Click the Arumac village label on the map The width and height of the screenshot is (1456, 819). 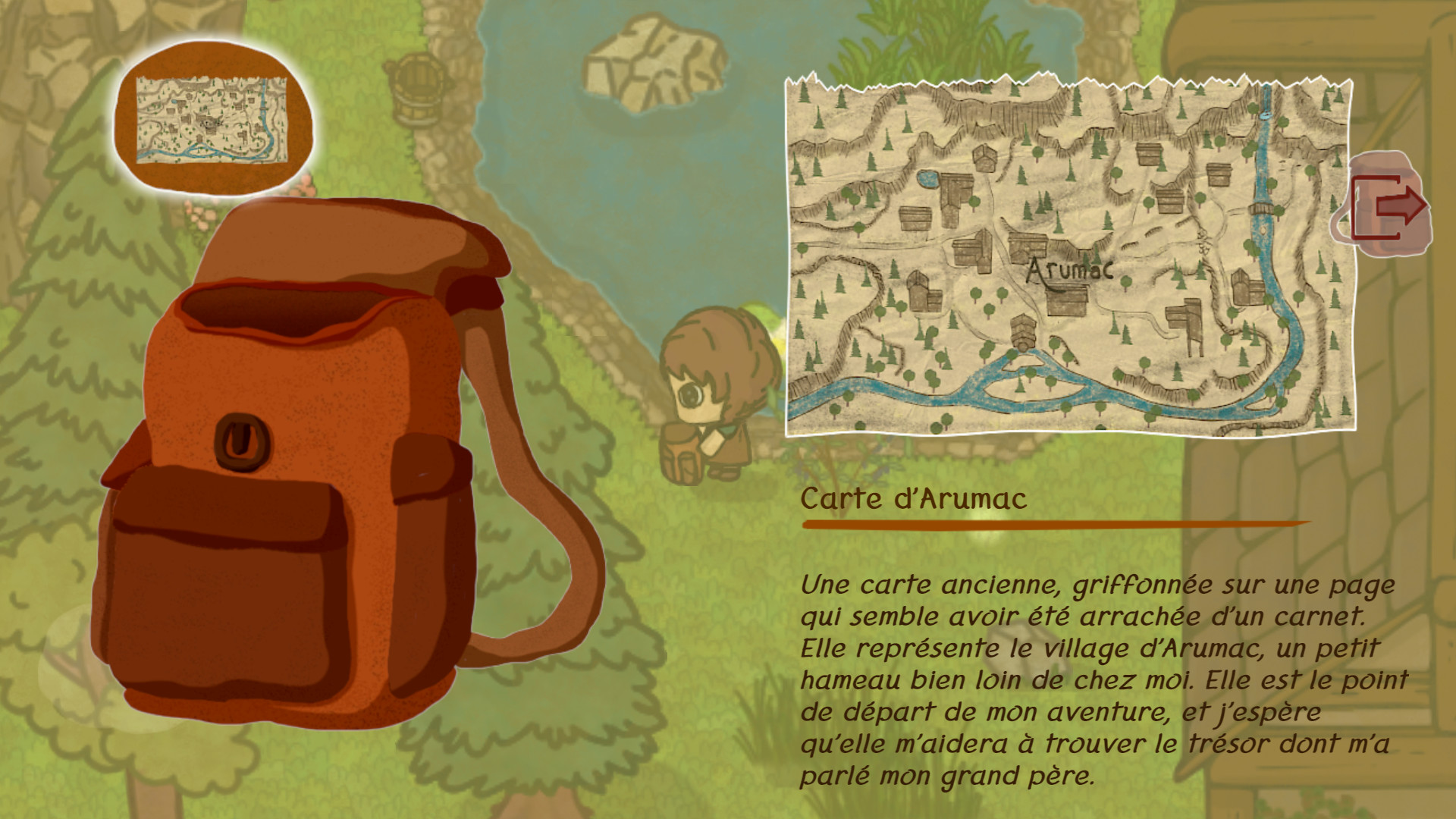tap(1072, 269)
